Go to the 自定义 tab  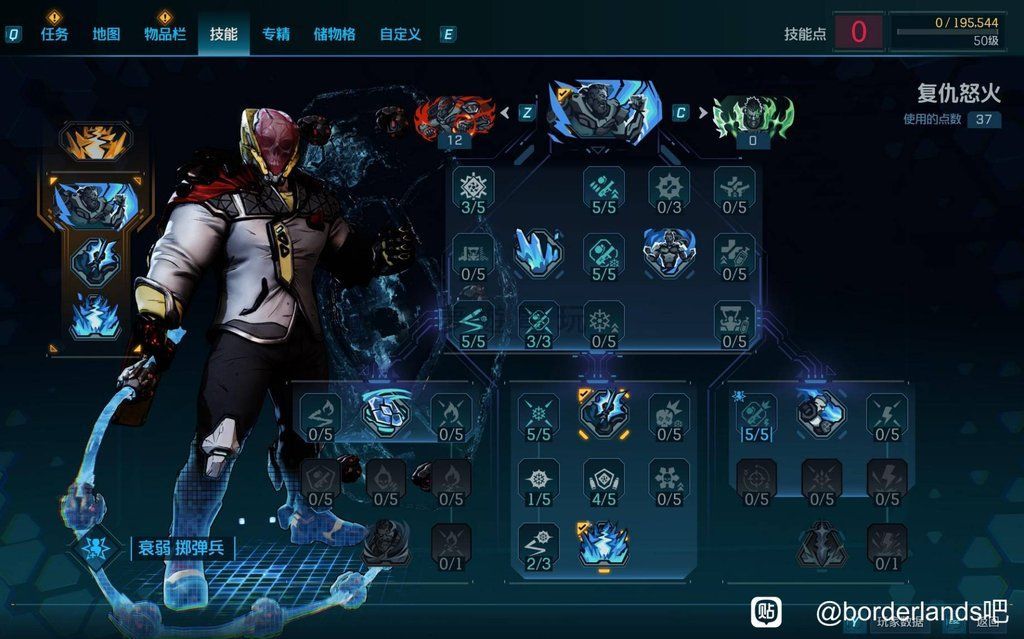[x=400, y=34]
